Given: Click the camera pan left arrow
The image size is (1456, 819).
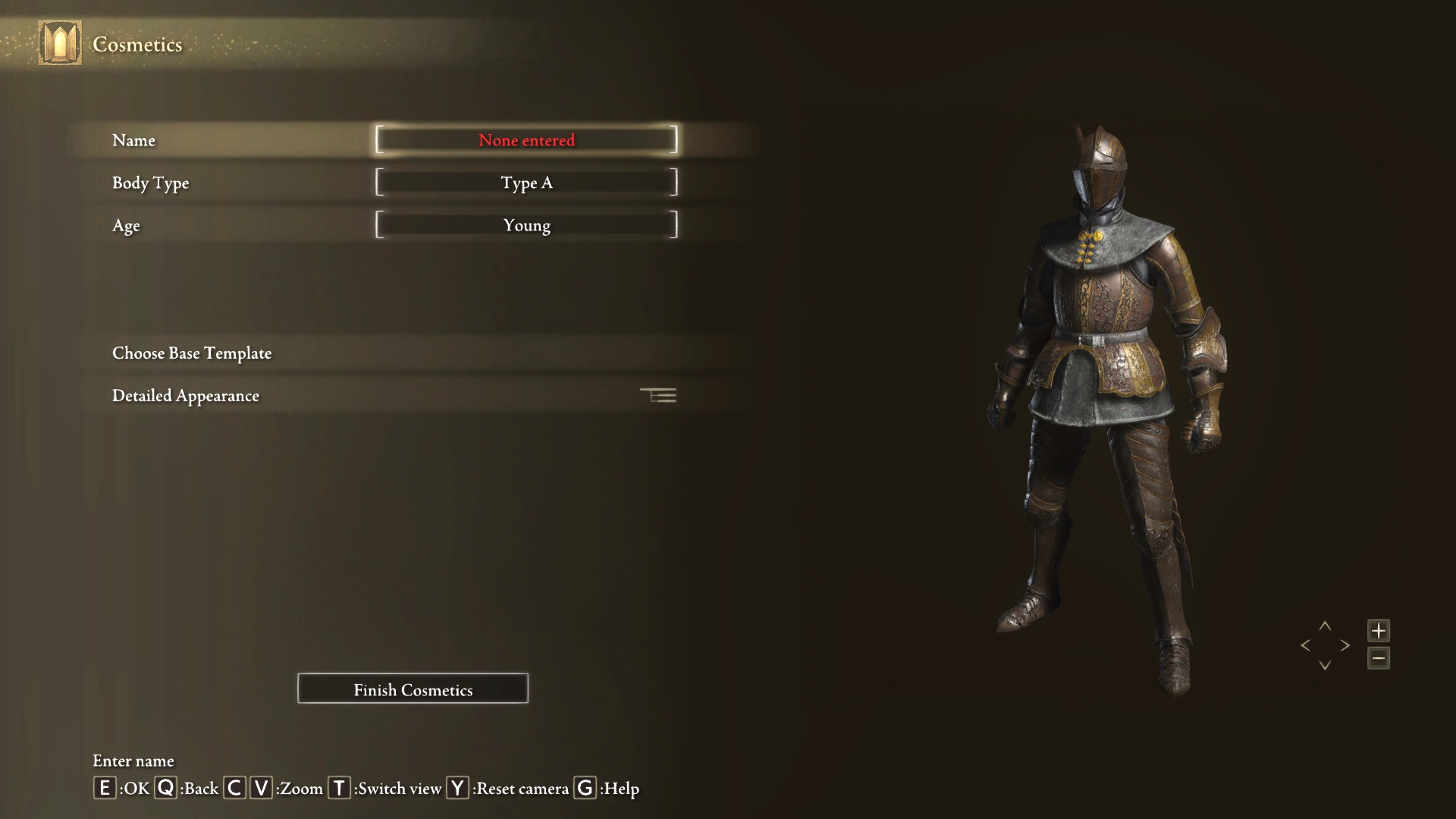Looking at the screenshot, I should pos(1306,645).
